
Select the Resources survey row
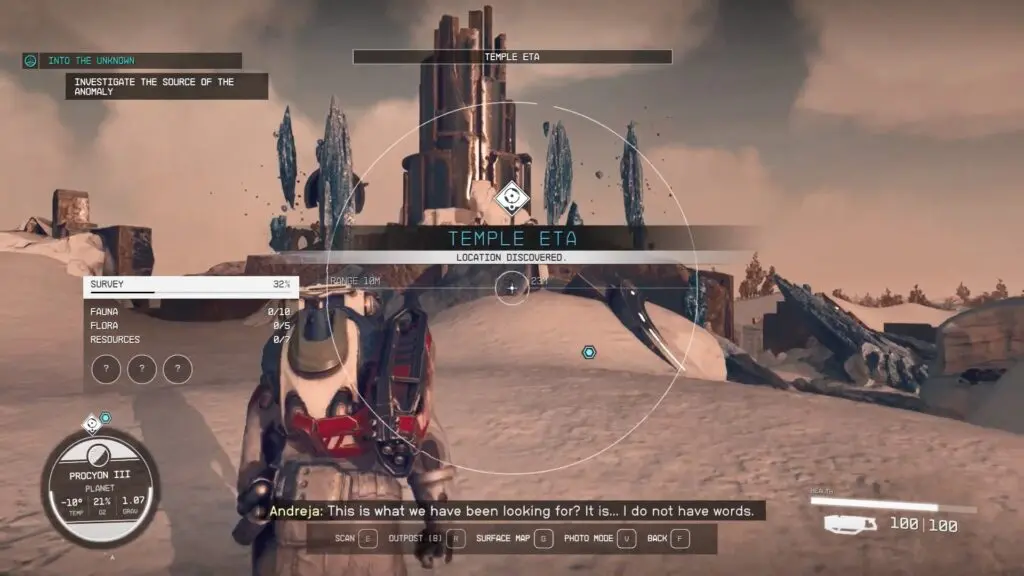tap(192, 340)
